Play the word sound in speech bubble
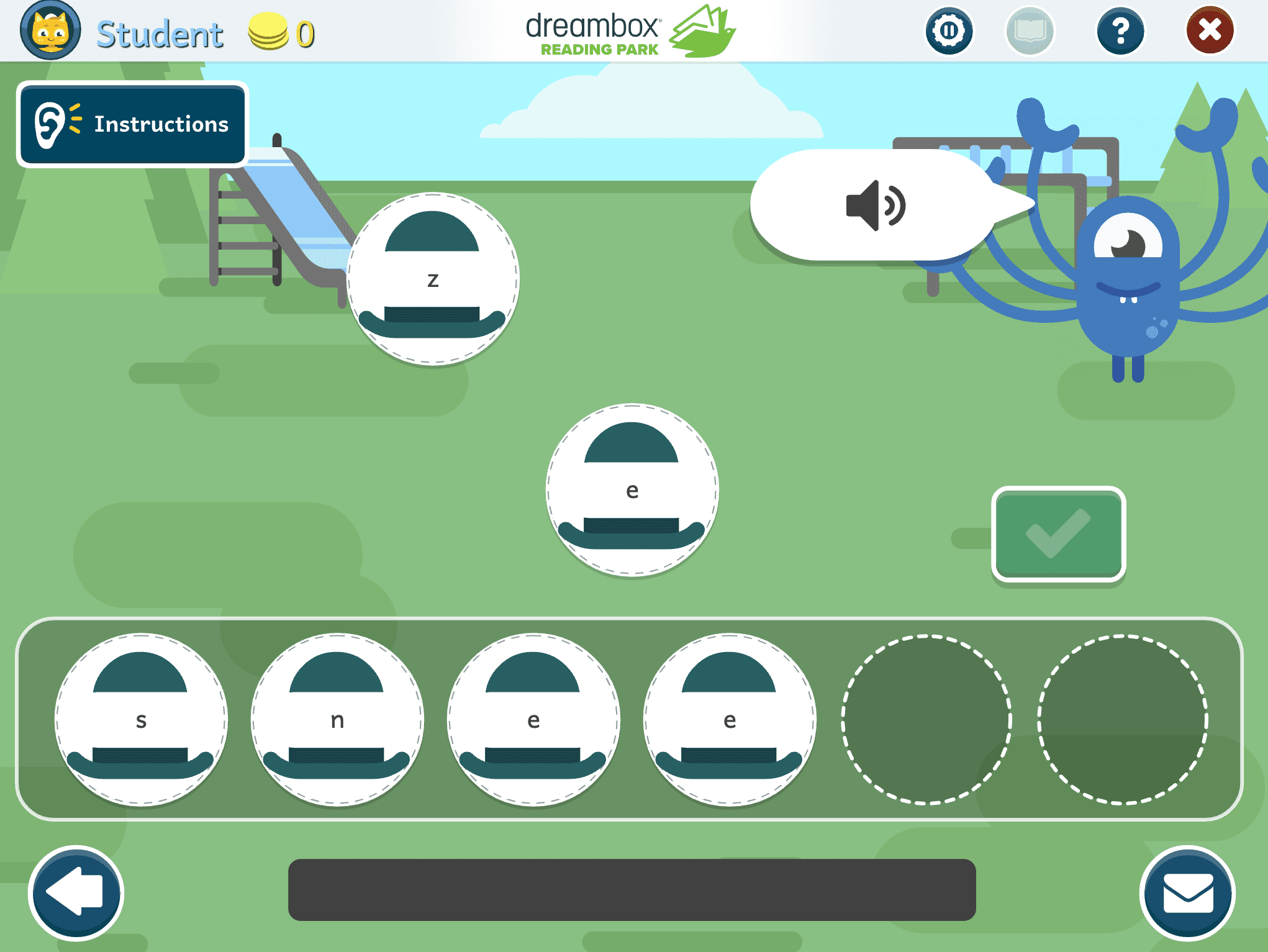This screenshot has width=1268, height=952. pos(875,206)
